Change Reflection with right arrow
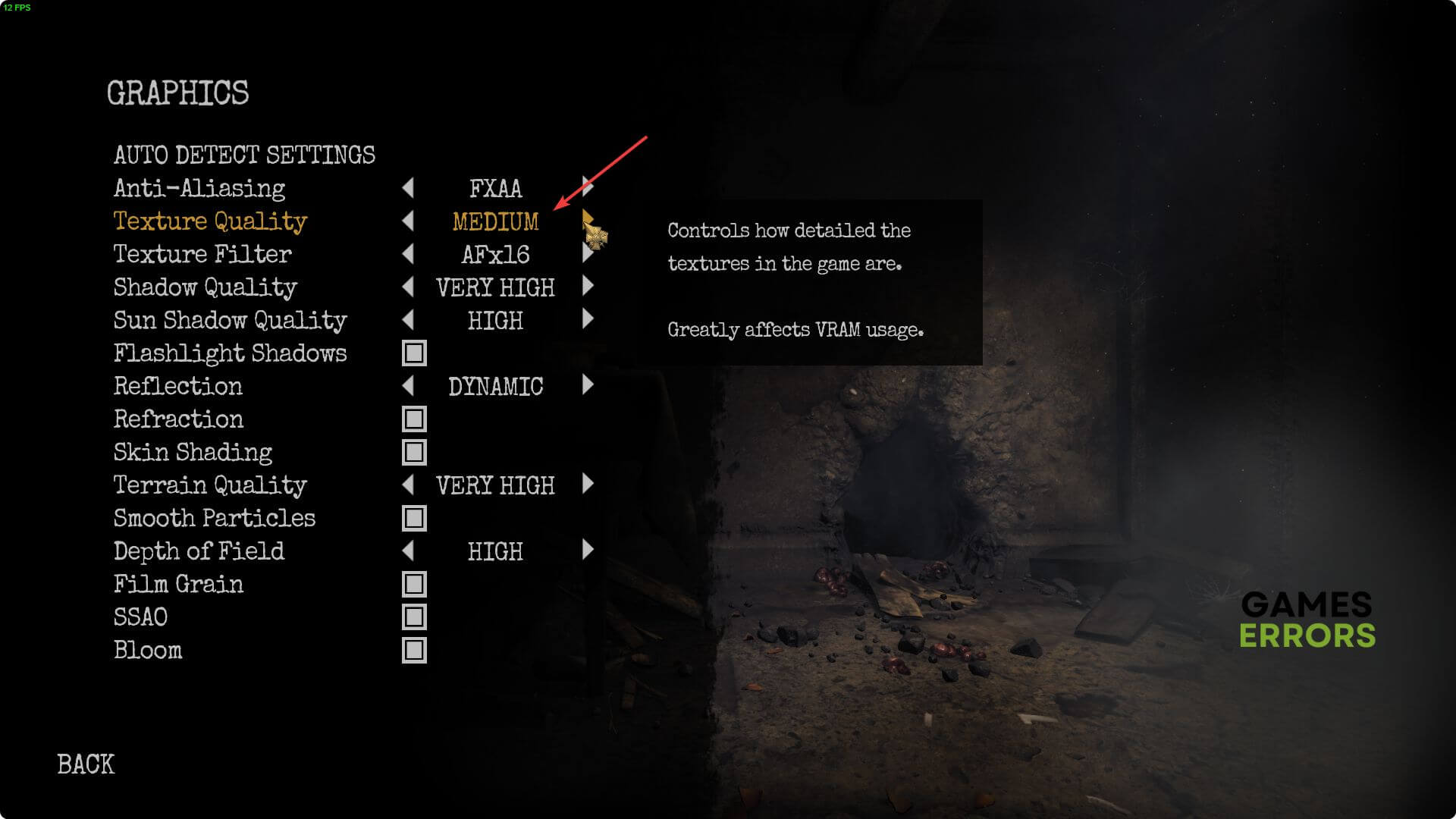Screen dimensions: 1456x819 pos(588,386)
